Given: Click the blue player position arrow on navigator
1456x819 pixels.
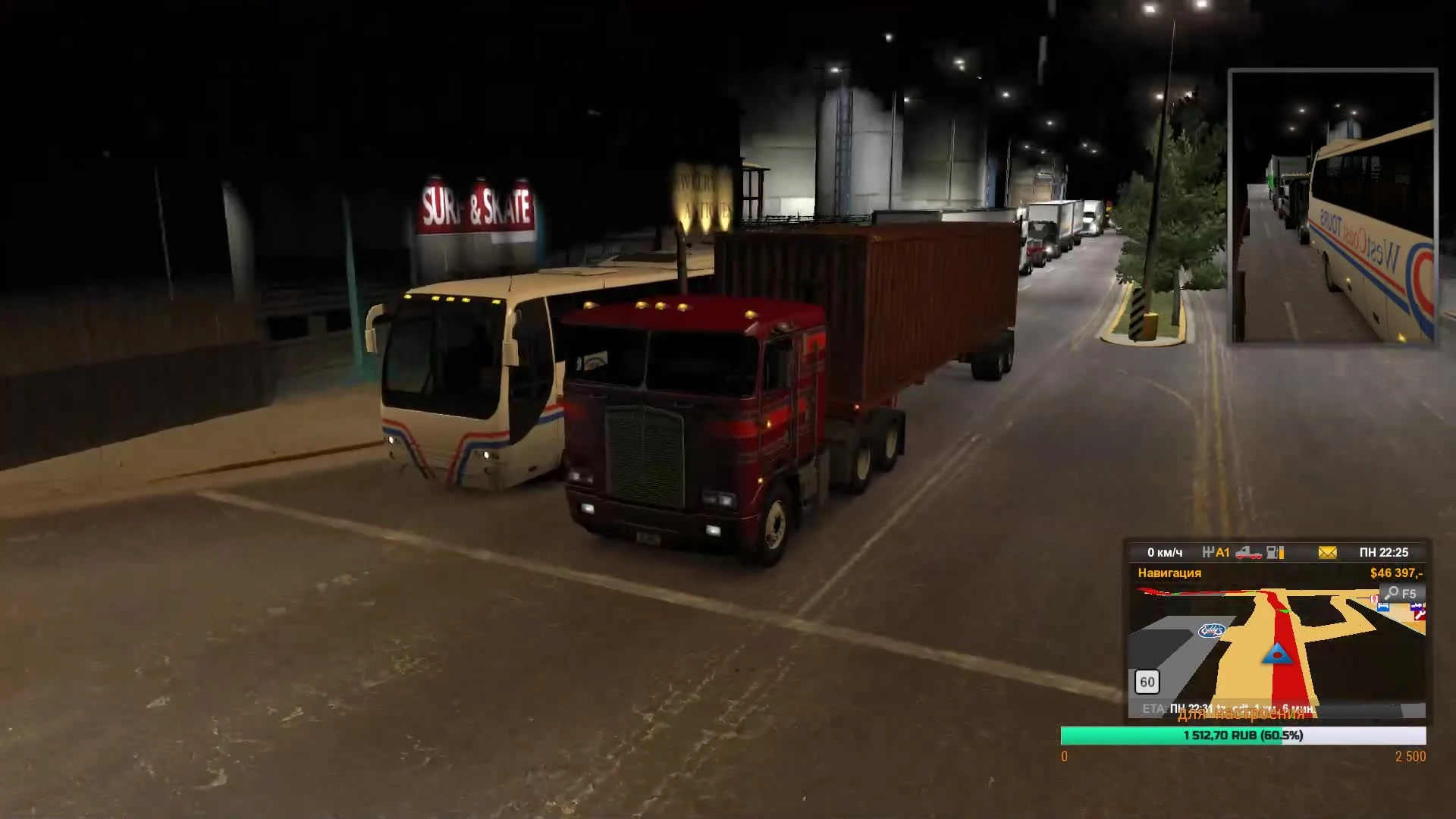Looking at the screenshot, I should point(1277,654).
